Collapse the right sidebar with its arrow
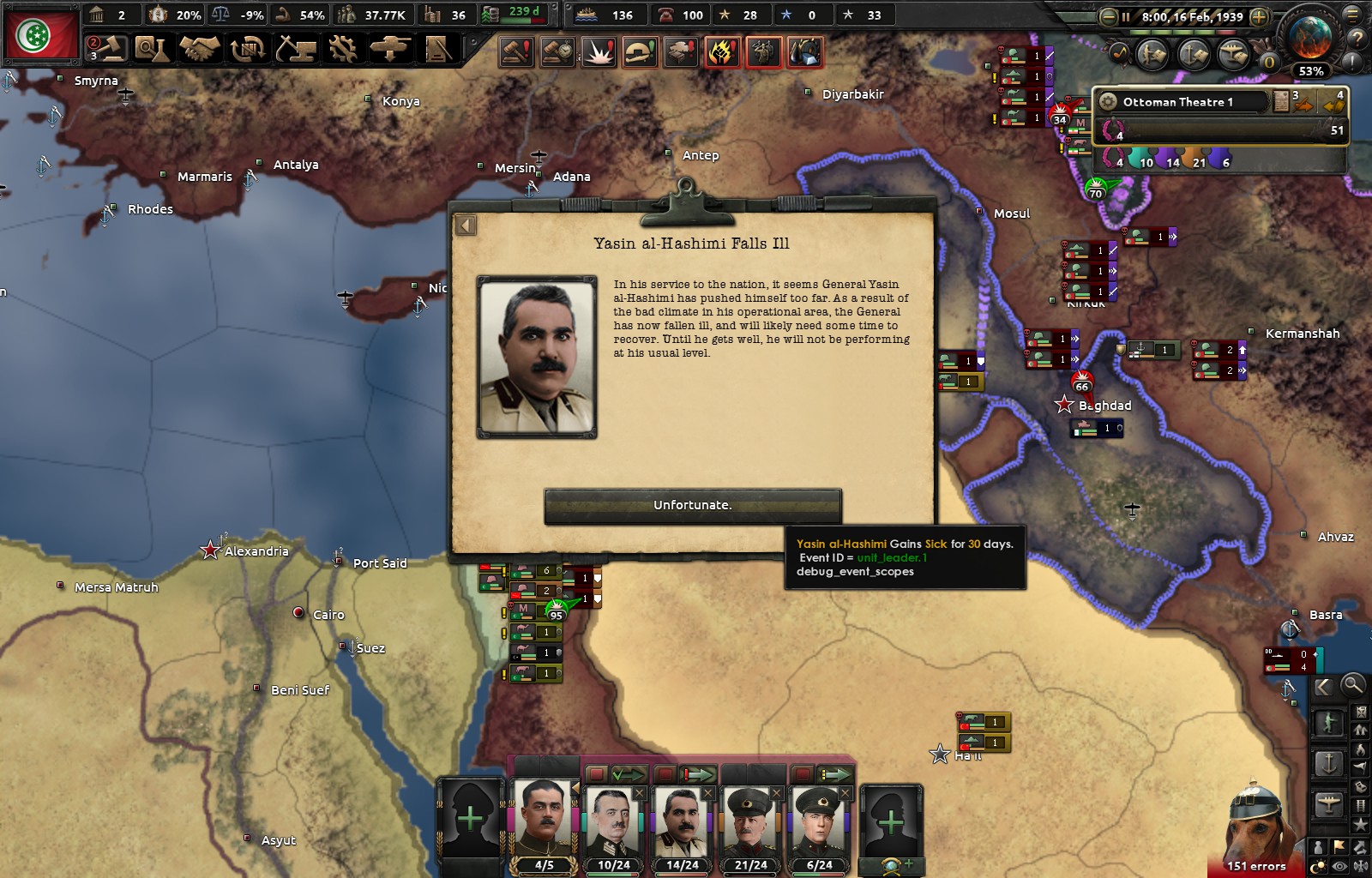The image size is (1372, 878). click(1323, 687)
